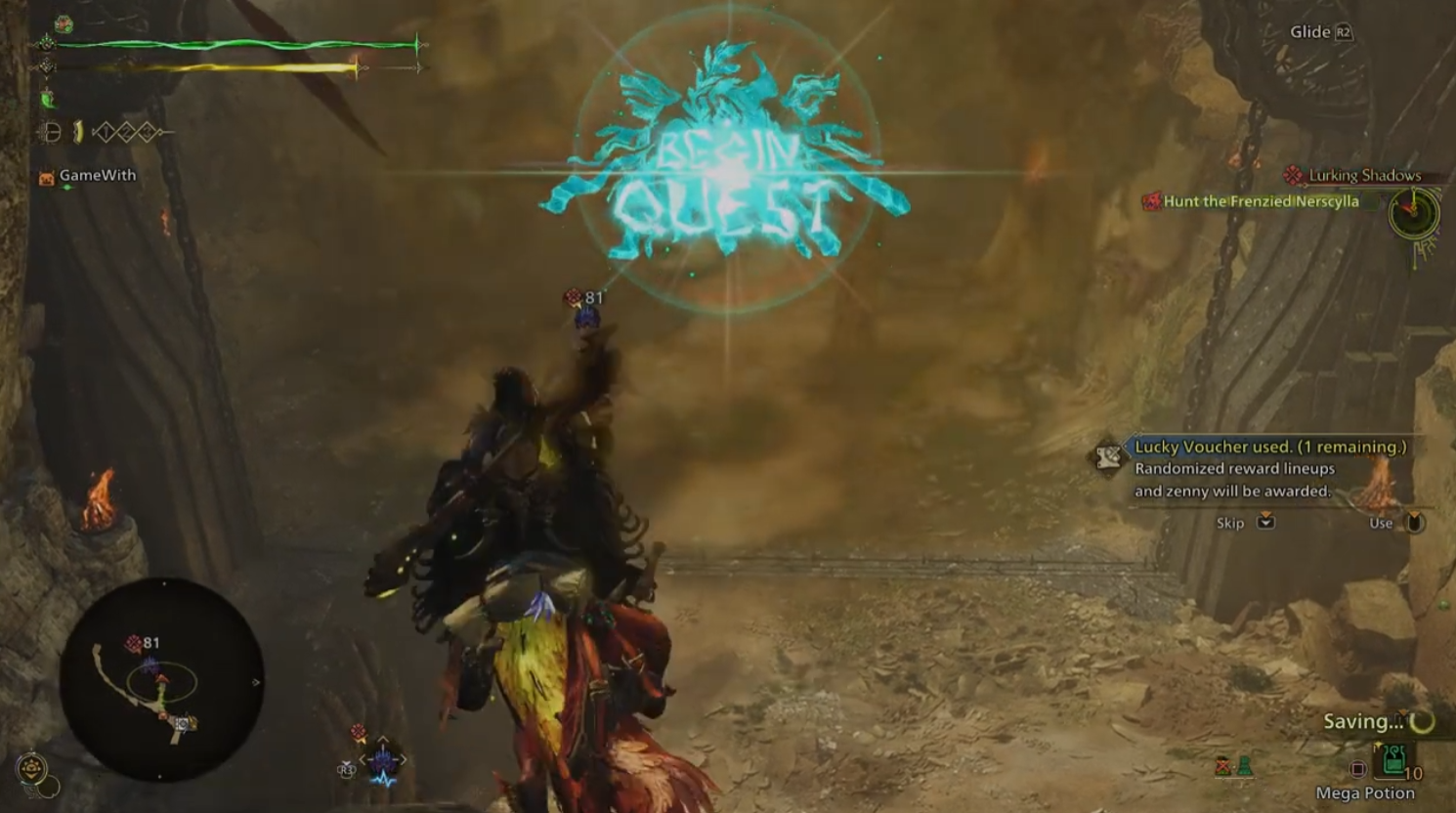Image resolution: width=1456 pixels, height=813 pixels.
Task: Click the SOS flare icon bottom center
Action: click(x=358, y=731)
